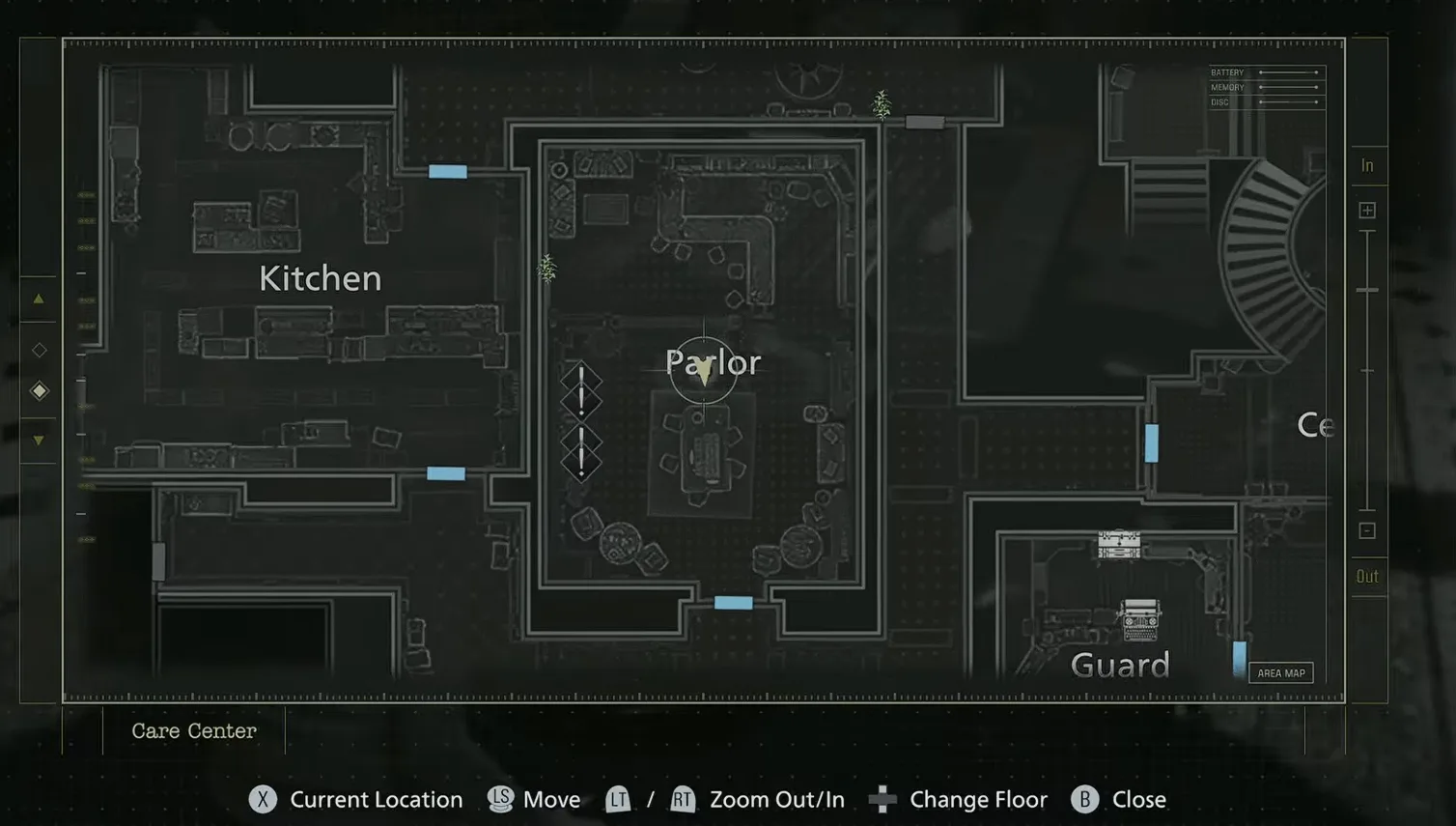Adjust the map zoom slider on the right
This screenshot has width=1456, height=826.
pos(1367,290)
